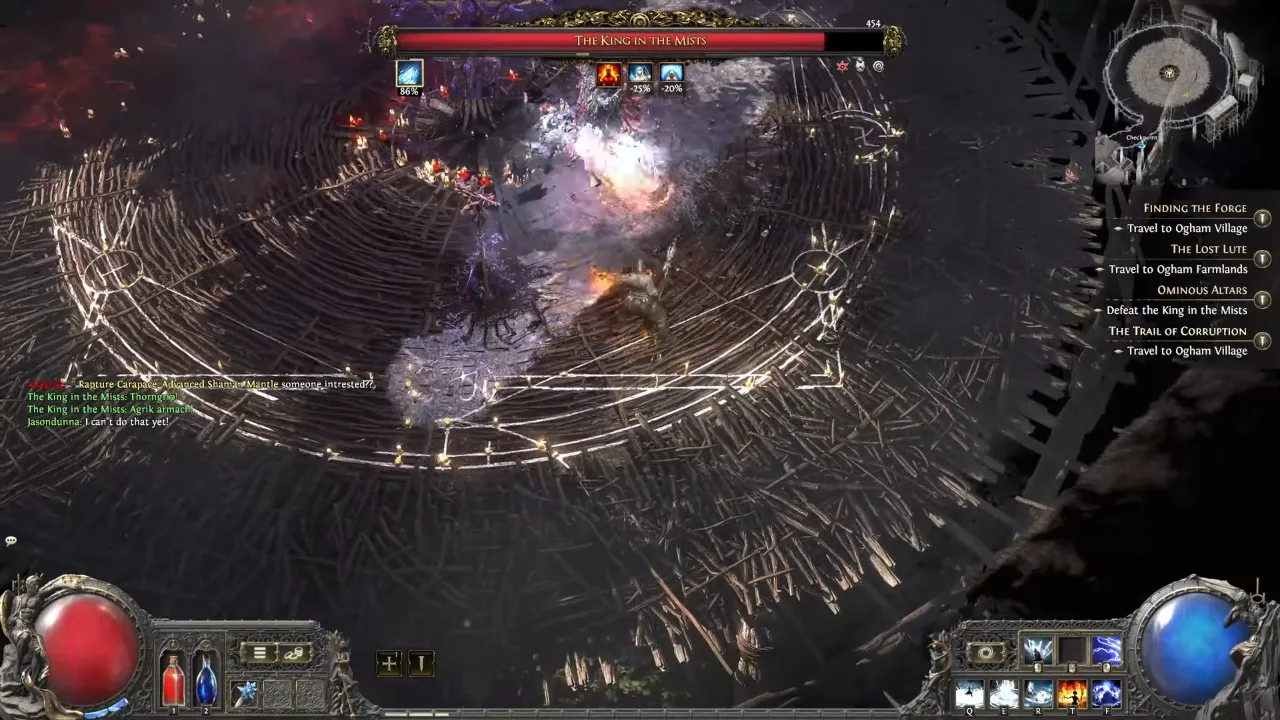Open the spiral portal button
The image size is (1280, 720).
point(986,652)
